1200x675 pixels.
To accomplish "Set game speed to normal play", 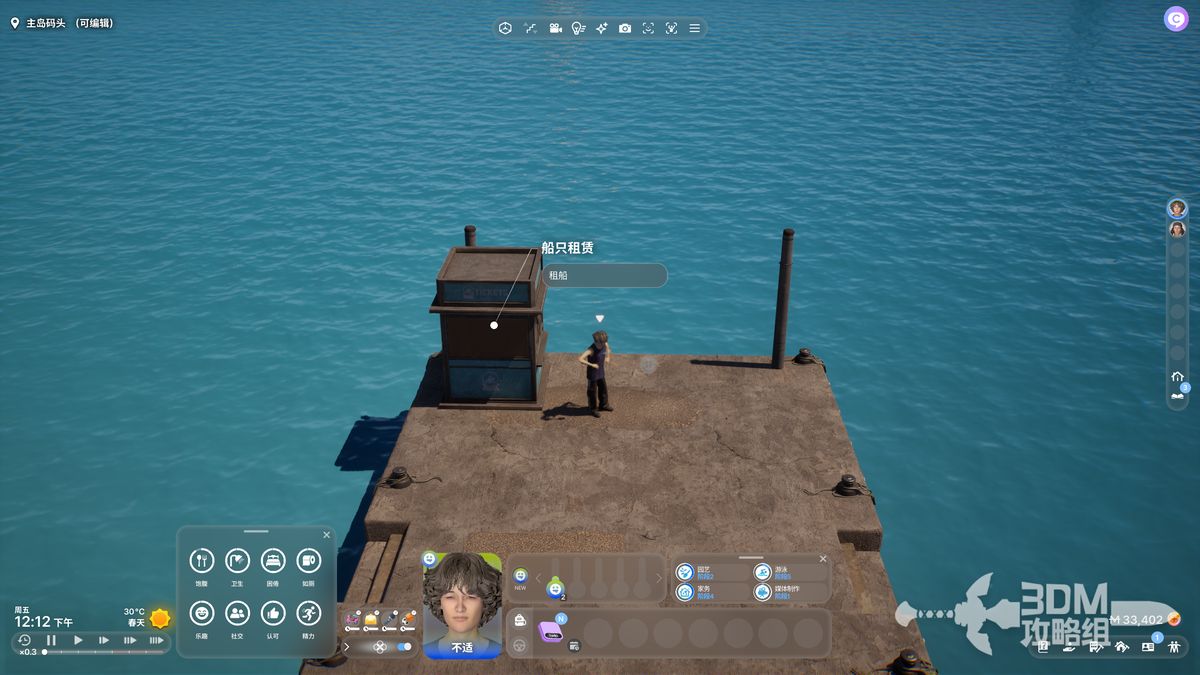I will [78, 640].
